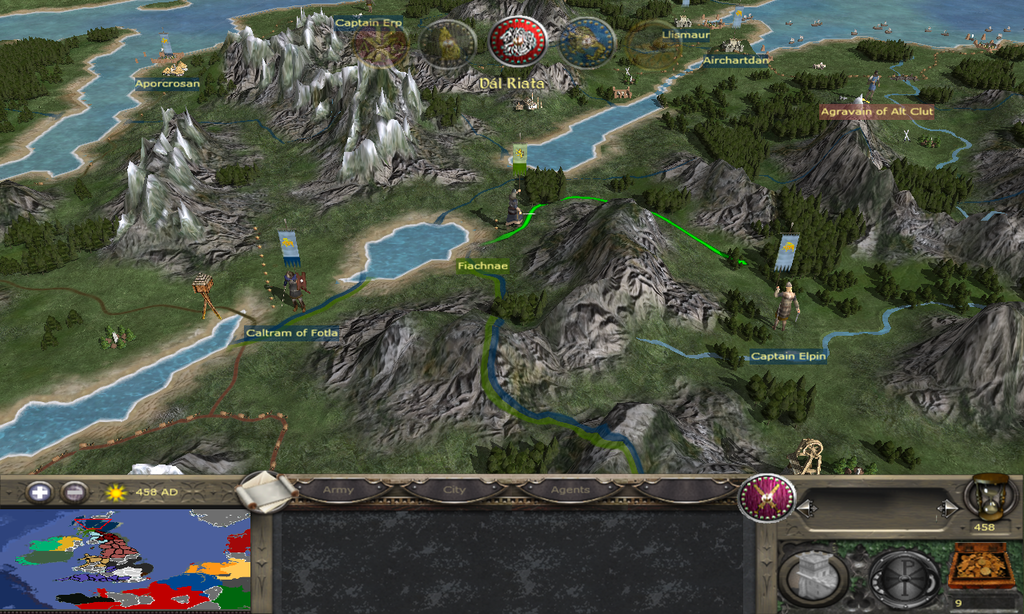Zoom in the minimap with the plus button
The image size is (1024, 614).
click(40, 493)
